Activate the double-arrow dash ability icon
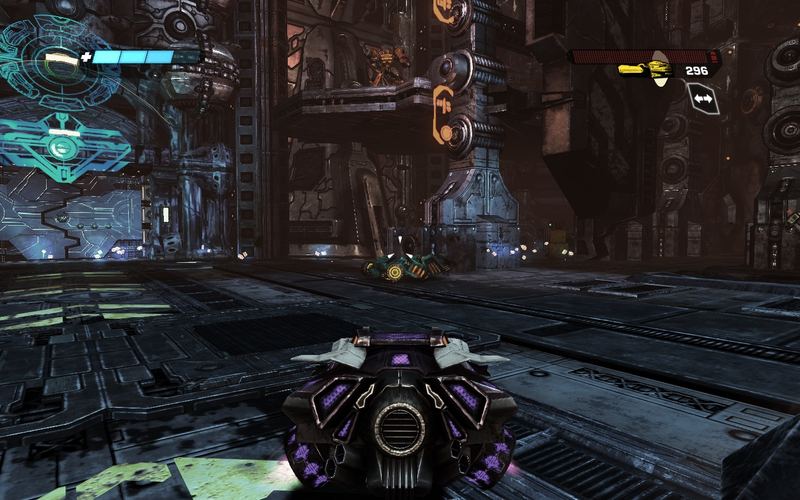Image resolution: width=800 pixels, height=500 pixels. click(703, 99)
